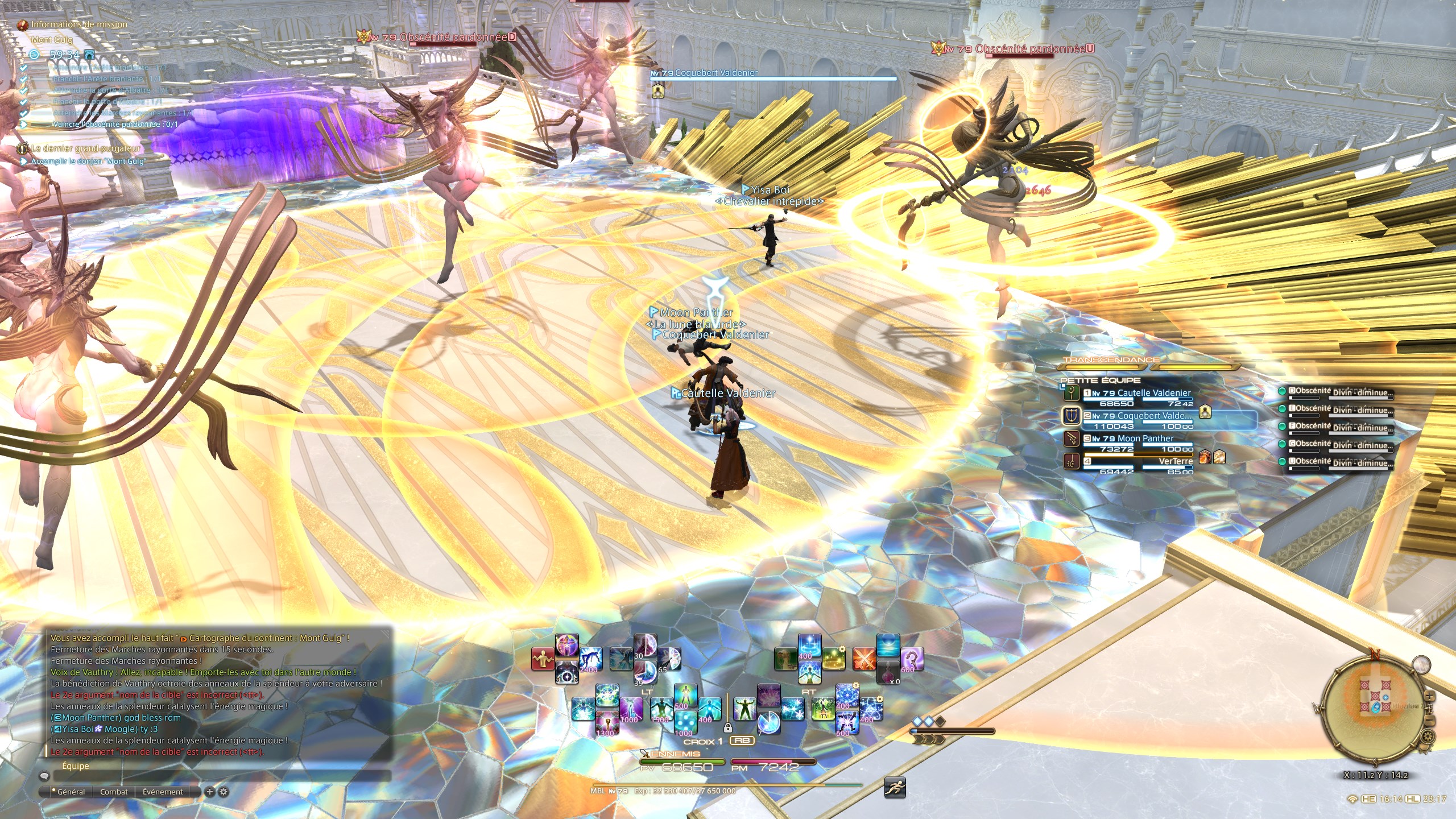
Task: Add a new chat tab with plus button
Action: coord(210,792)
